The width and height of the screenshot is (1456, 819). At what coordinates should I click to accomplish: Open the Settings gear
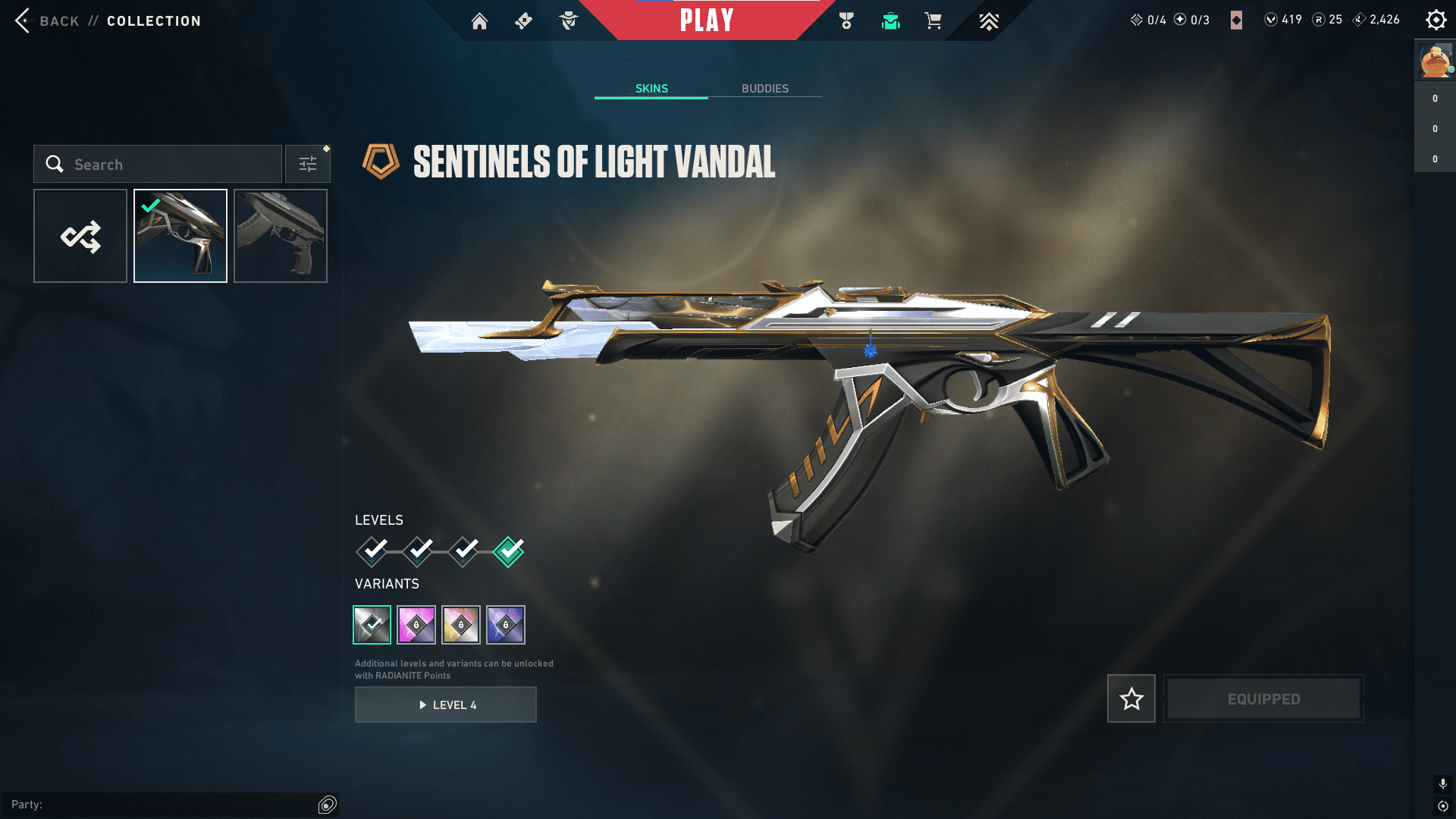coord(1436,20)
